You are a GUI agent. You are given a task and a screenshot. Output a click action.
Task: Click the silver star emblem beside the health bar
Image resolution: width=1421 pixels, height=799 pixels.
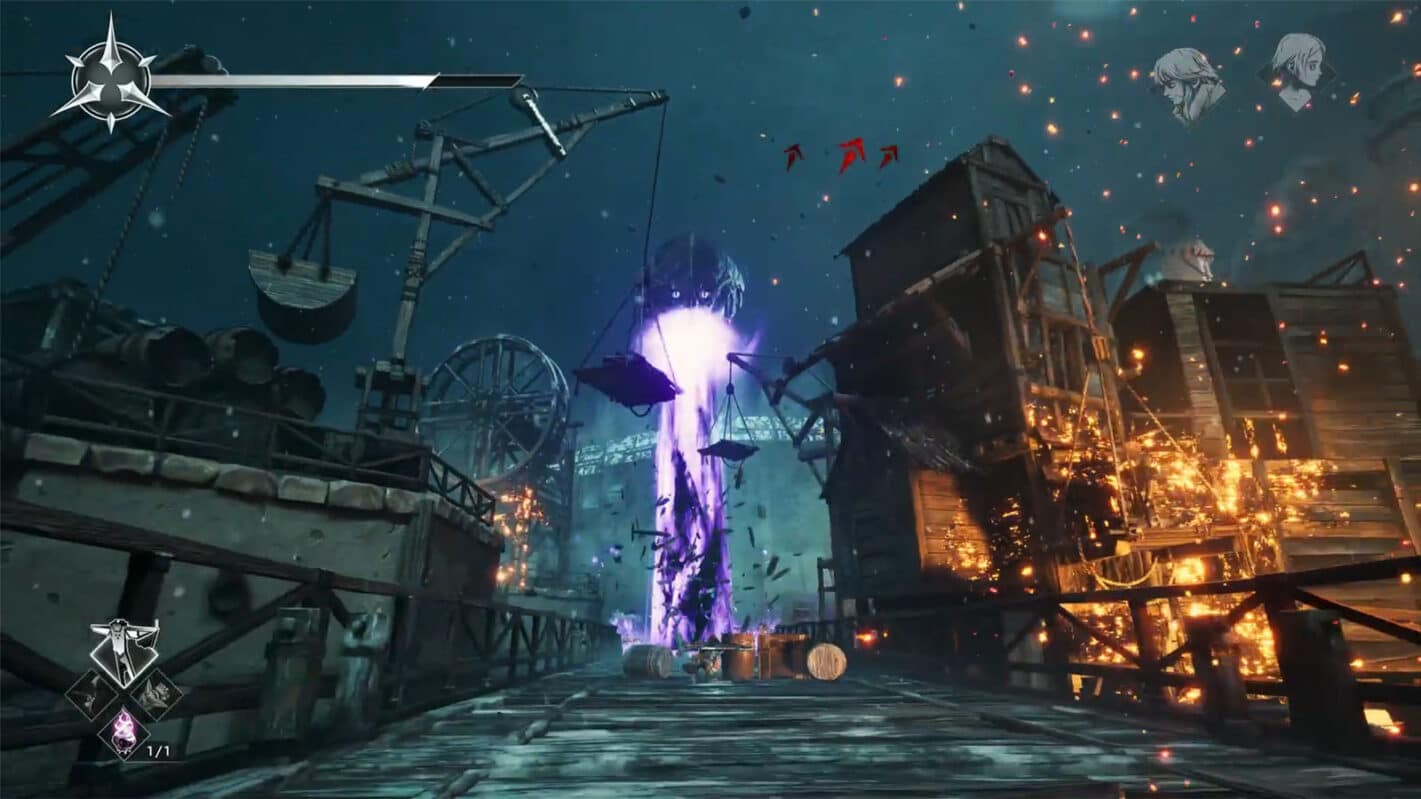click(110, 77)
